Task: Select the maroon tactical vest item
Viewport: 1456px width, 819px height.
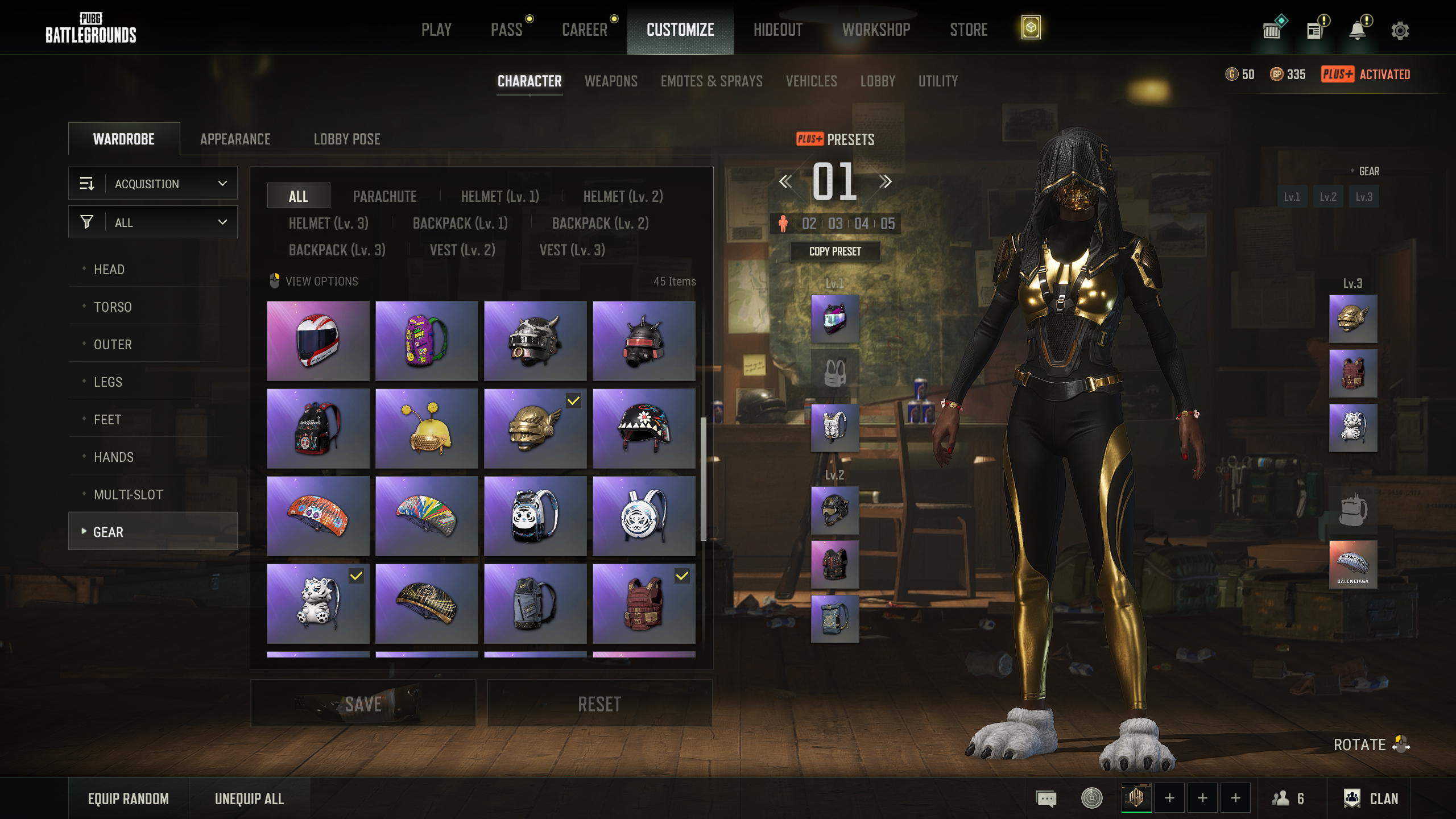Action: tap(643, 604)
